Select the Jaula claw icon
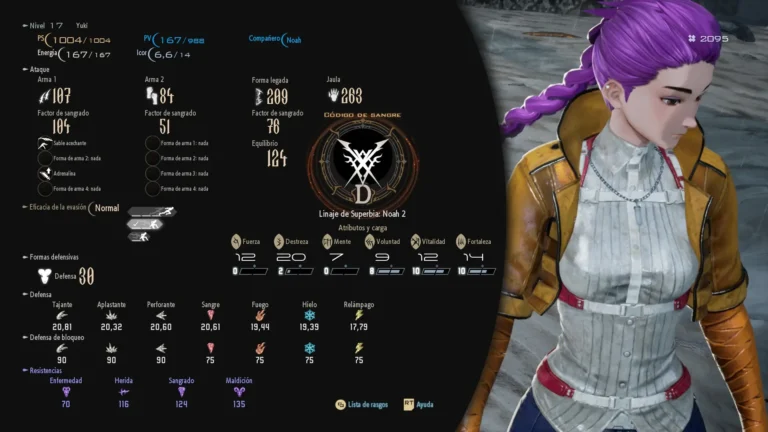This screenshot has width=768, height=432. click(333, 96)
